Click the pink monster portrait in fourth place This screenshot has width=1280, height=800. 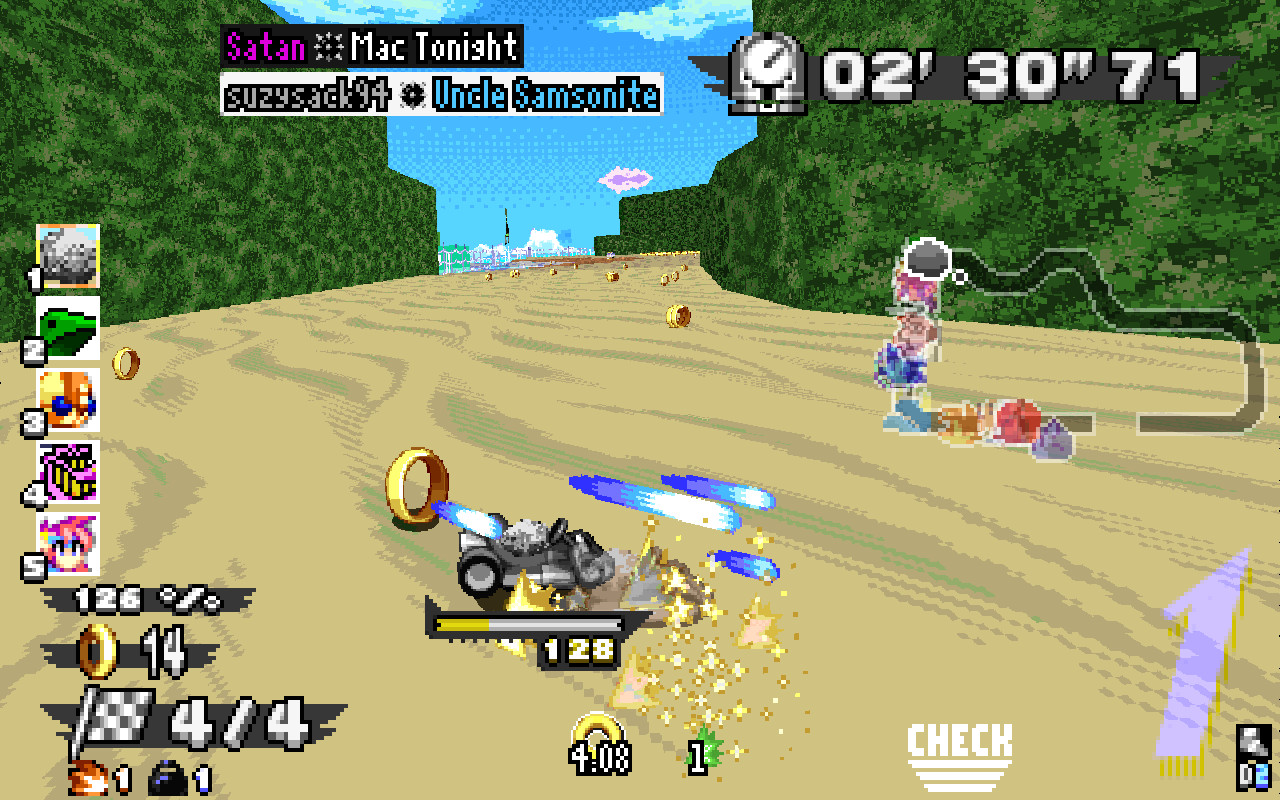click(x=68, y=472)
